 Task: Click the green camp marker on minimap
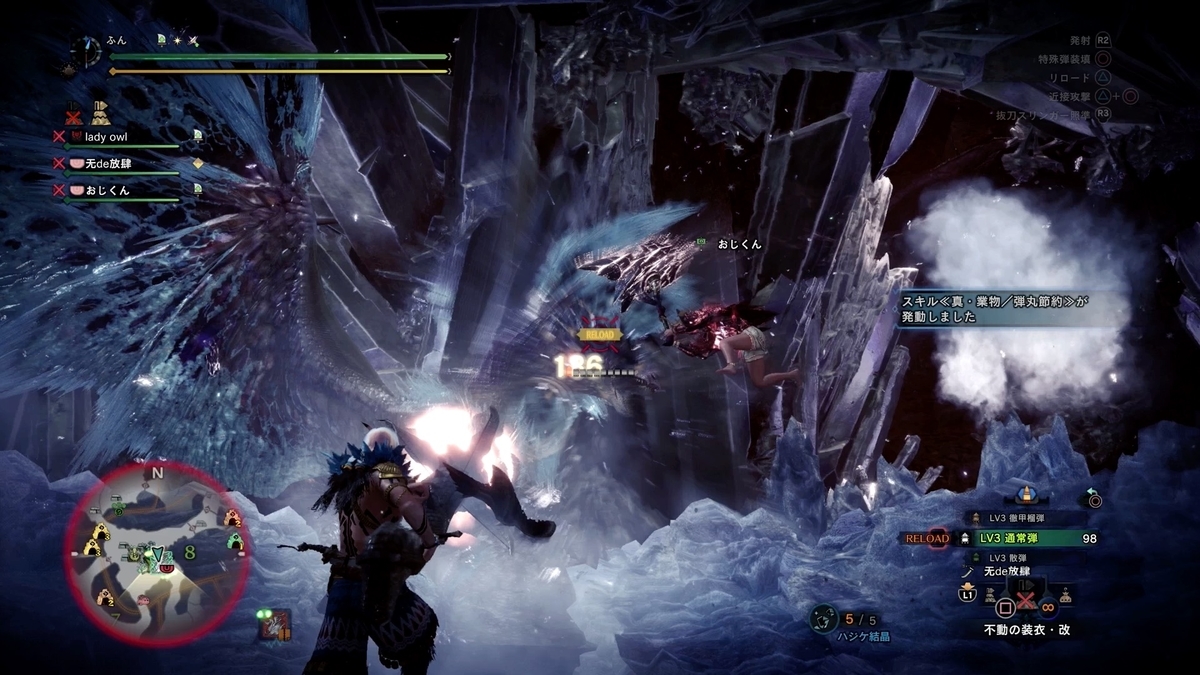click(236, 542)
